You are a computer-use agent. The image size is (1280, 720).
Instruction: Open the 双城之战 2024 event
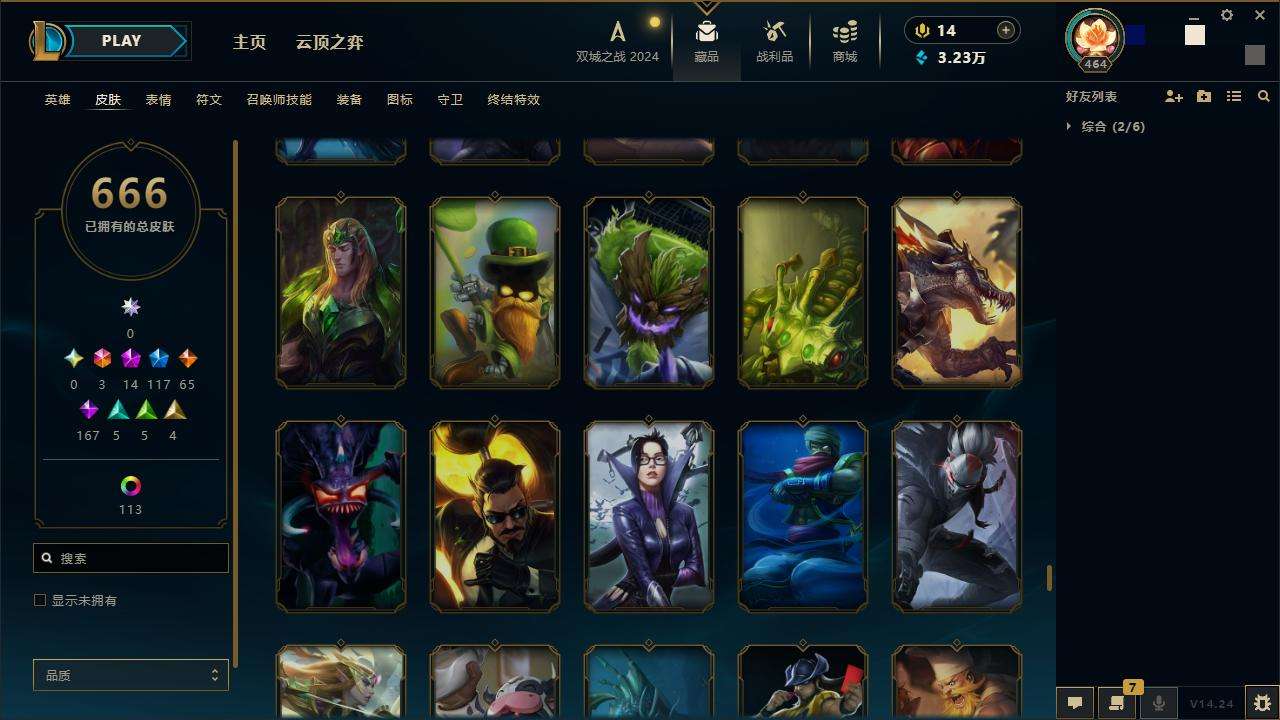(x=617, y=42)
